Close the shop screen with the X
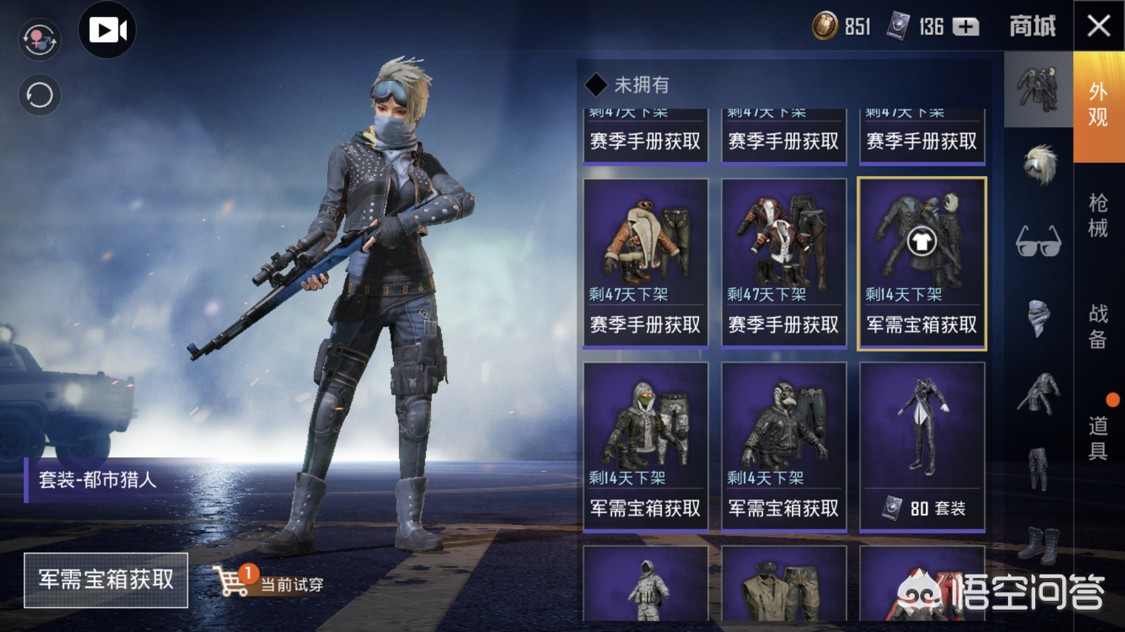Viewport: 1125px width, 632px height. coord(1098,26)
